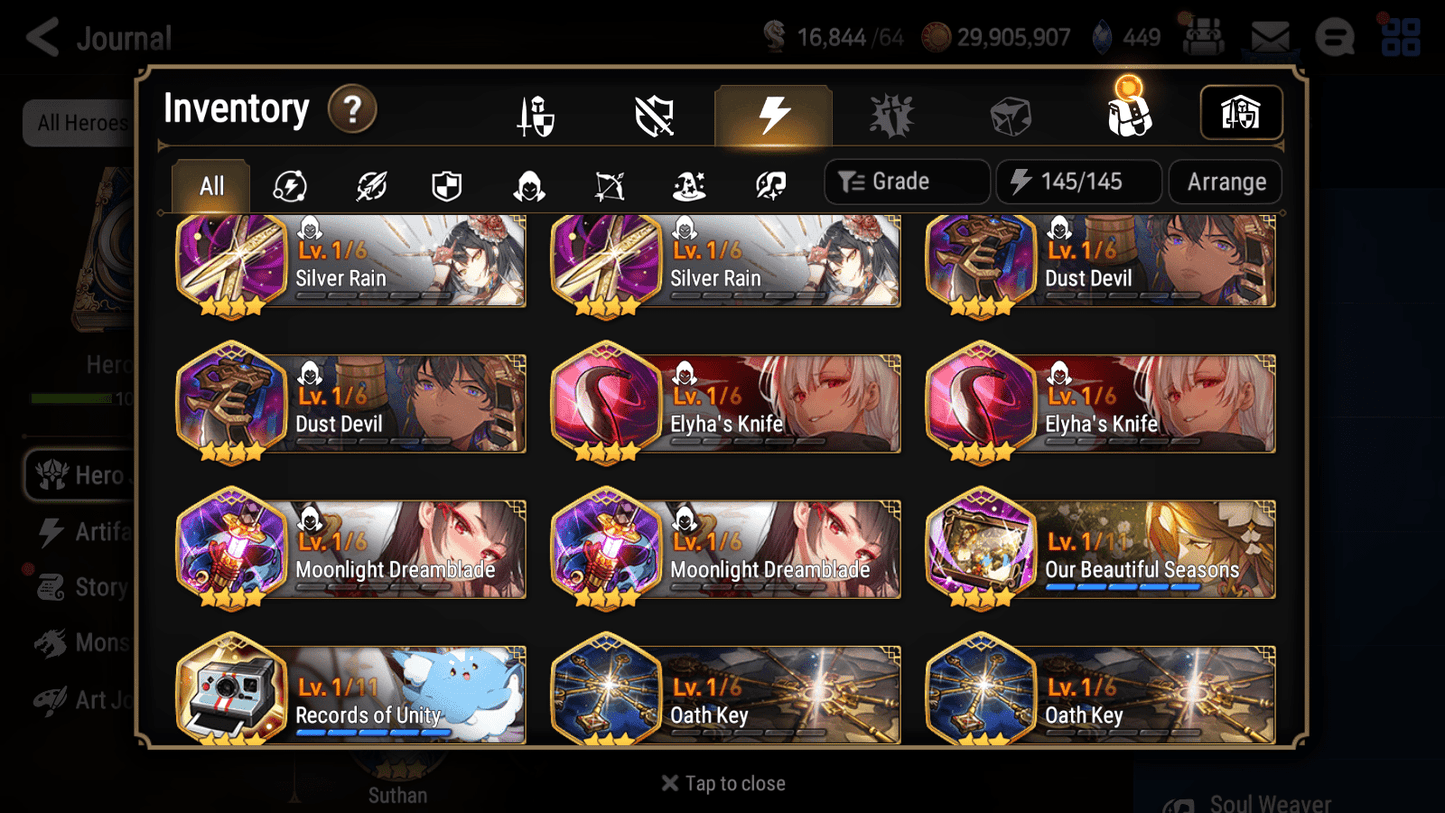Tap the close option below the inventory

tap(722, 783)
